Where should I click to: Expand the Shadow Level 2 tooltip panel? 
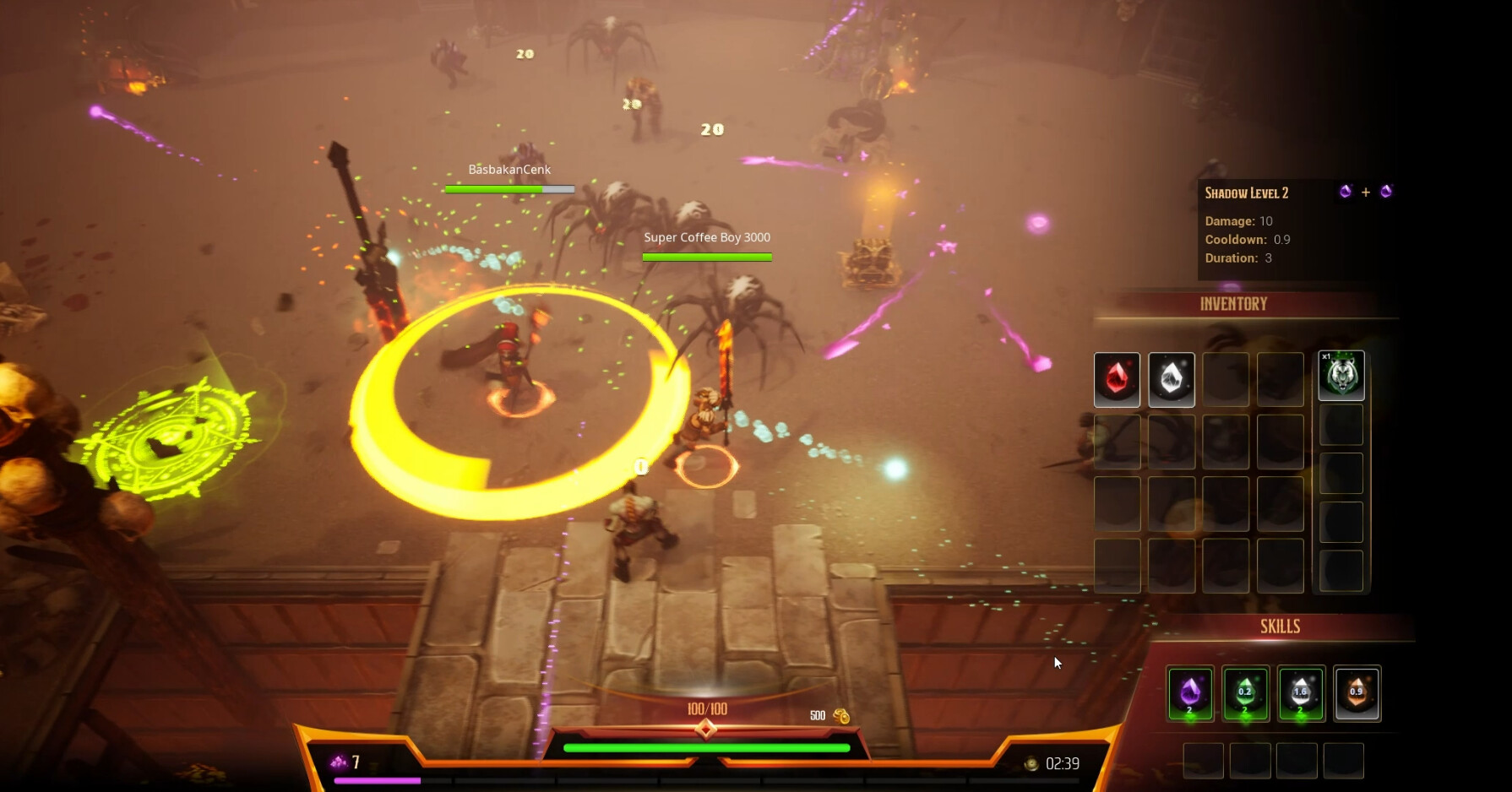point(1247,193)
